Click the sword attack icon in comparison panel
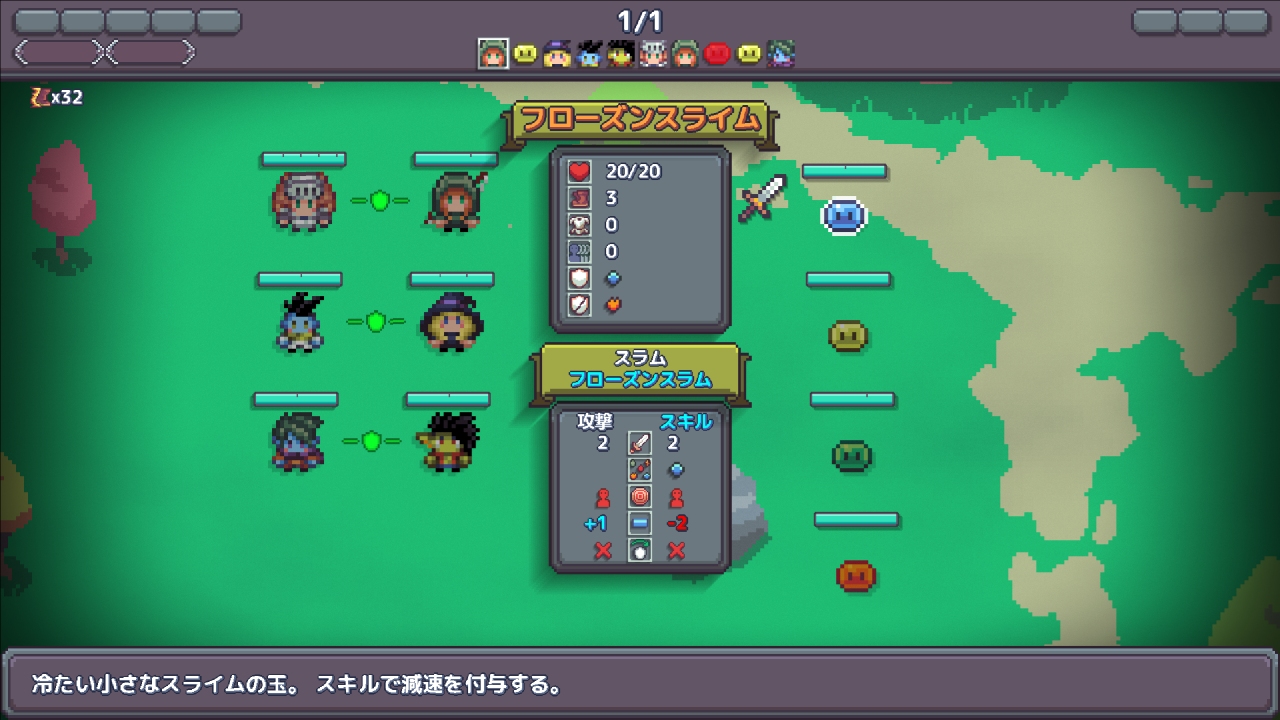Image resolution: width=1280 pixels, height=720 pixels. (638, 441)
